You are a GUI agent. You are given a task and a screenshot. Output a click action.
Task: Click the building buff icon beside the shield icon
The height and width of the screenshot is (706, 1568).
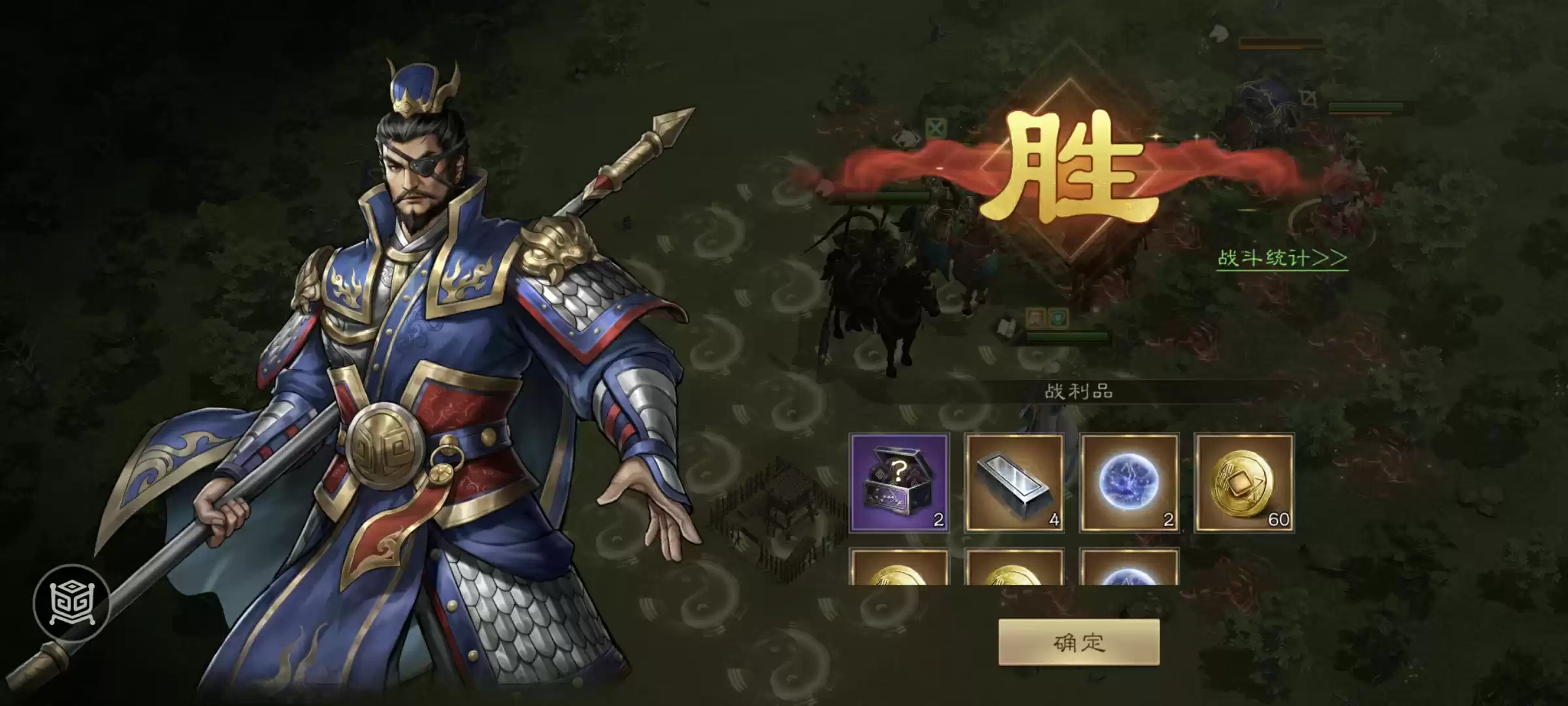tap(1035, 319)
